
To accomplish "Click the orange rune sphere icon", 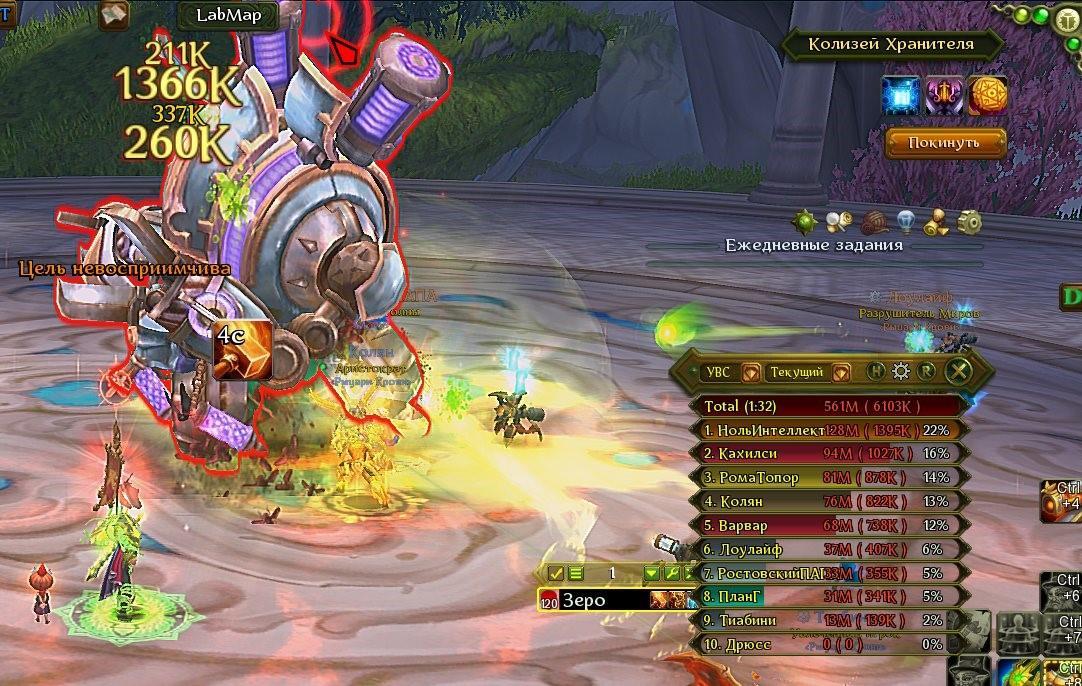I will (988, 95).
